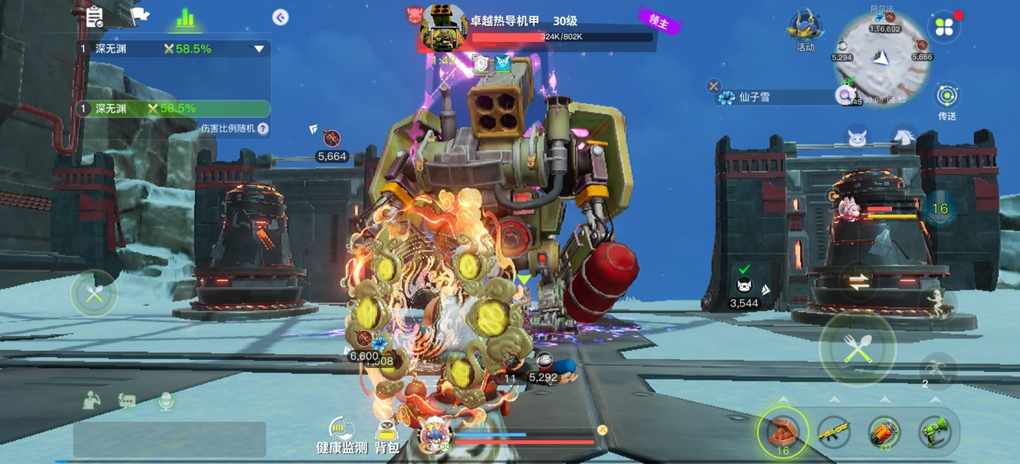
Task: Open the clipboard task list tab
Action: tap(94, 17)
